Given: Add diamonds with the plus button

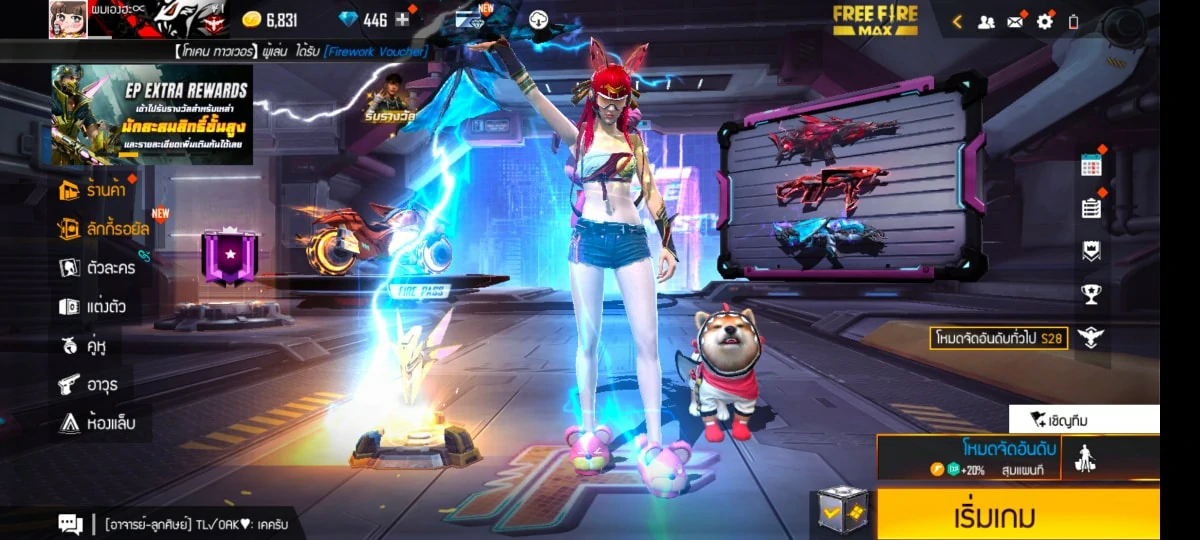Looking at the screenshot, I should [403, 20].
